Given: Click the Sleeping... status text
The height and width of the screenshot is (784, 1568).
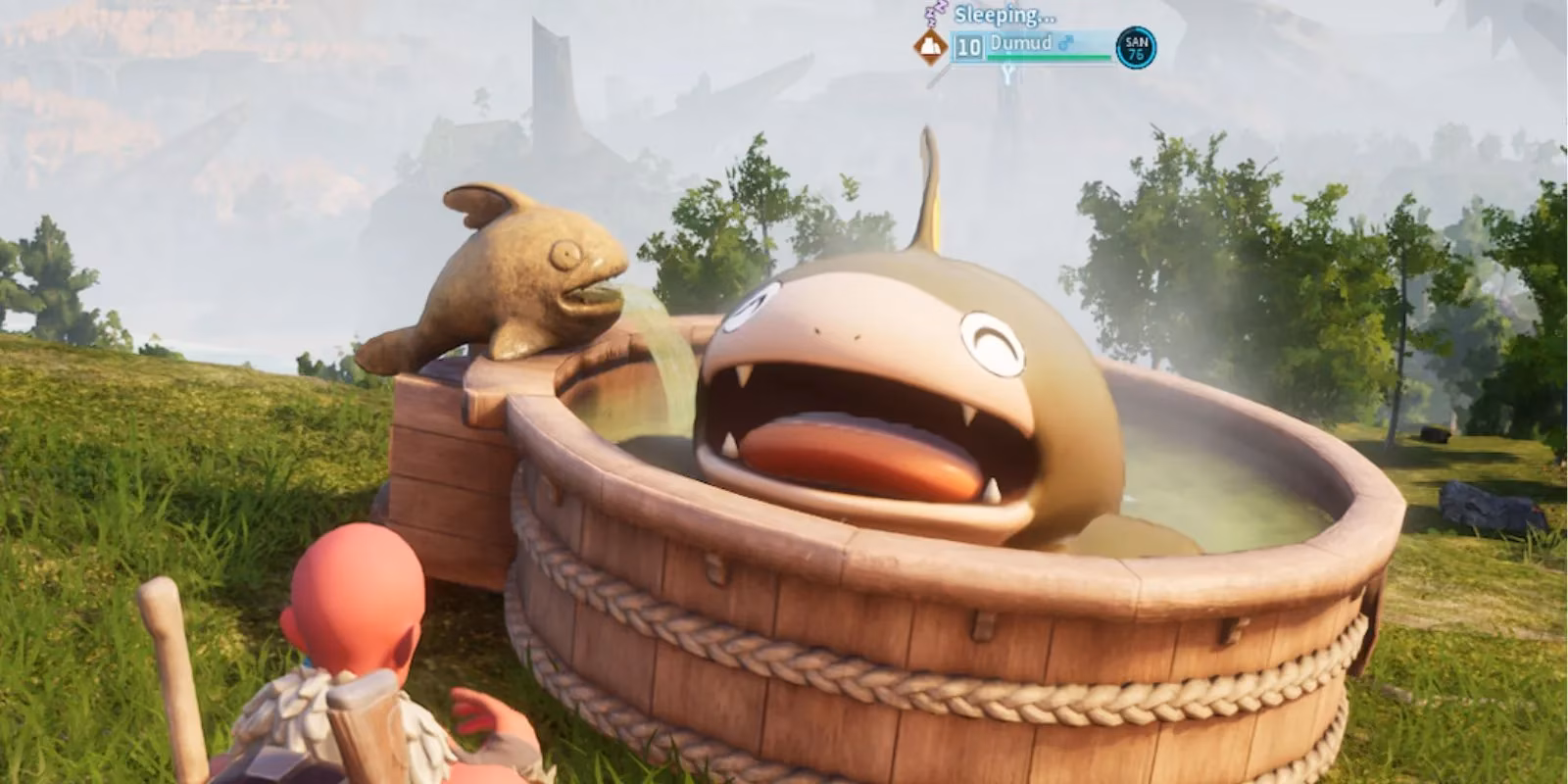Looking at the screenshot, I should [1004, 15].
